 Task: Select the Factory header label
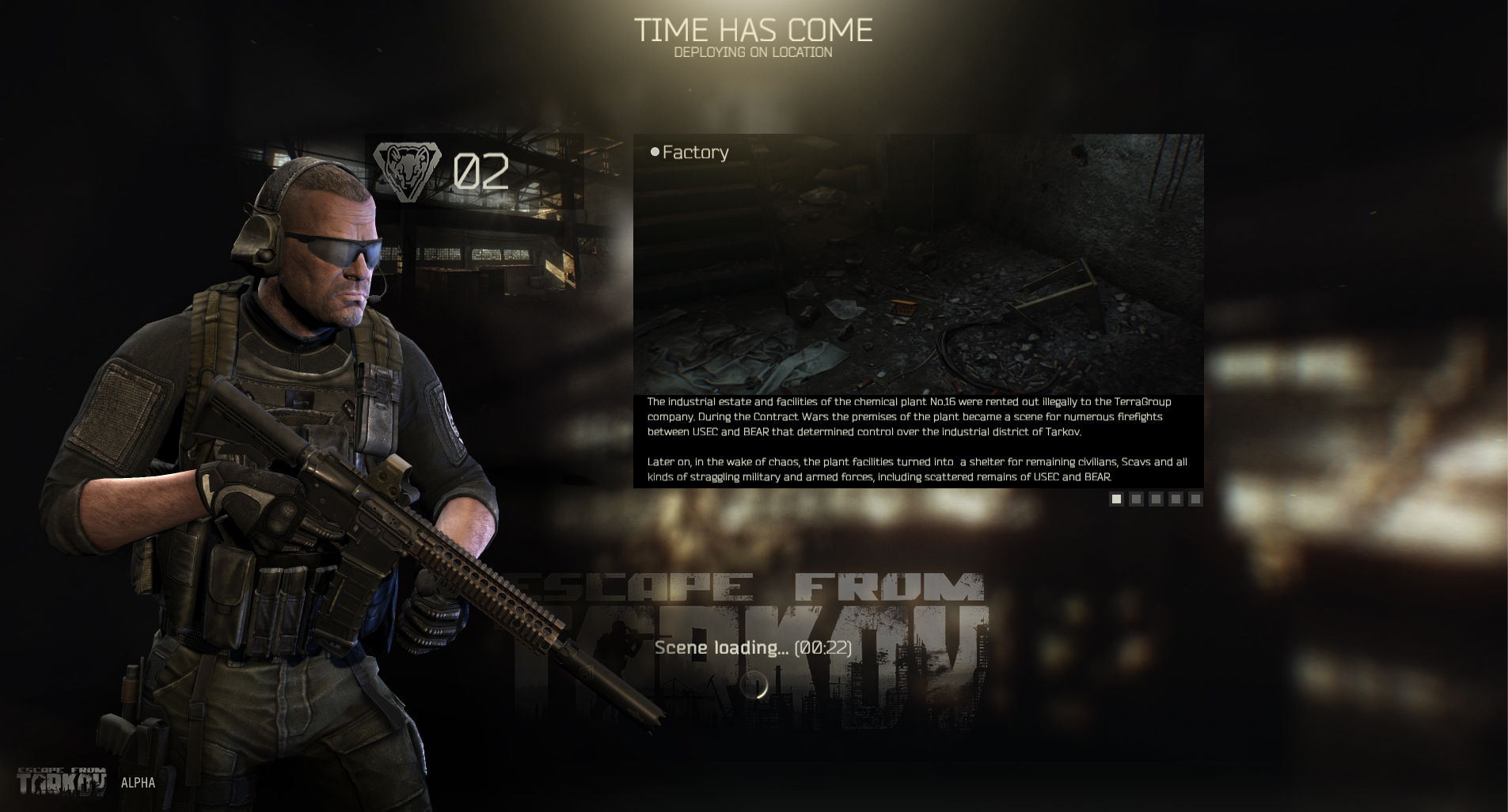pyautogui.click(x=695, y=152)
